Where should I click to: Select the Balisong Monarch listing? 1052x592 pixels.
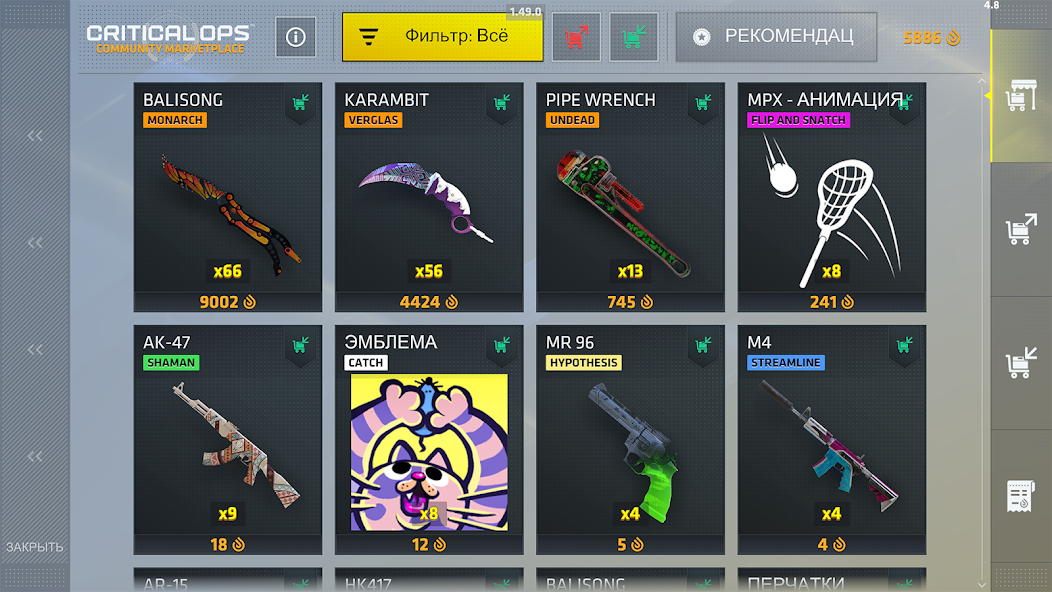pos(228,198)
